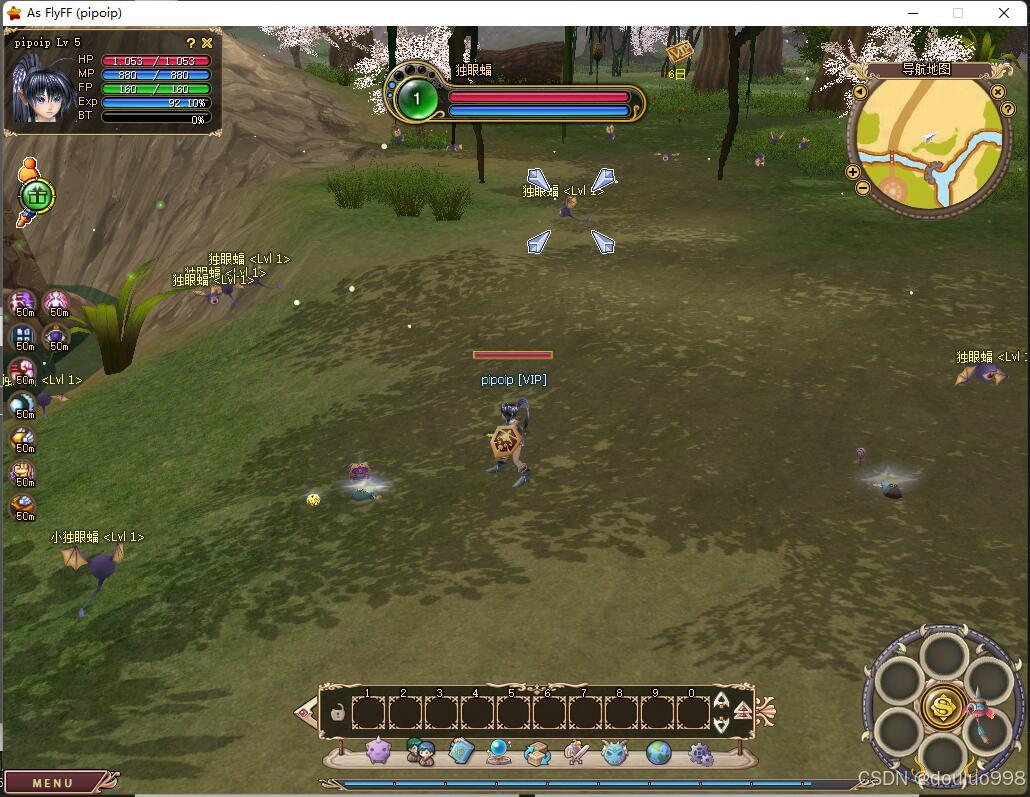Screen dimensions: 1030x797
Task: Maximize the As FlyFF game window
Action: click(958, 13)
